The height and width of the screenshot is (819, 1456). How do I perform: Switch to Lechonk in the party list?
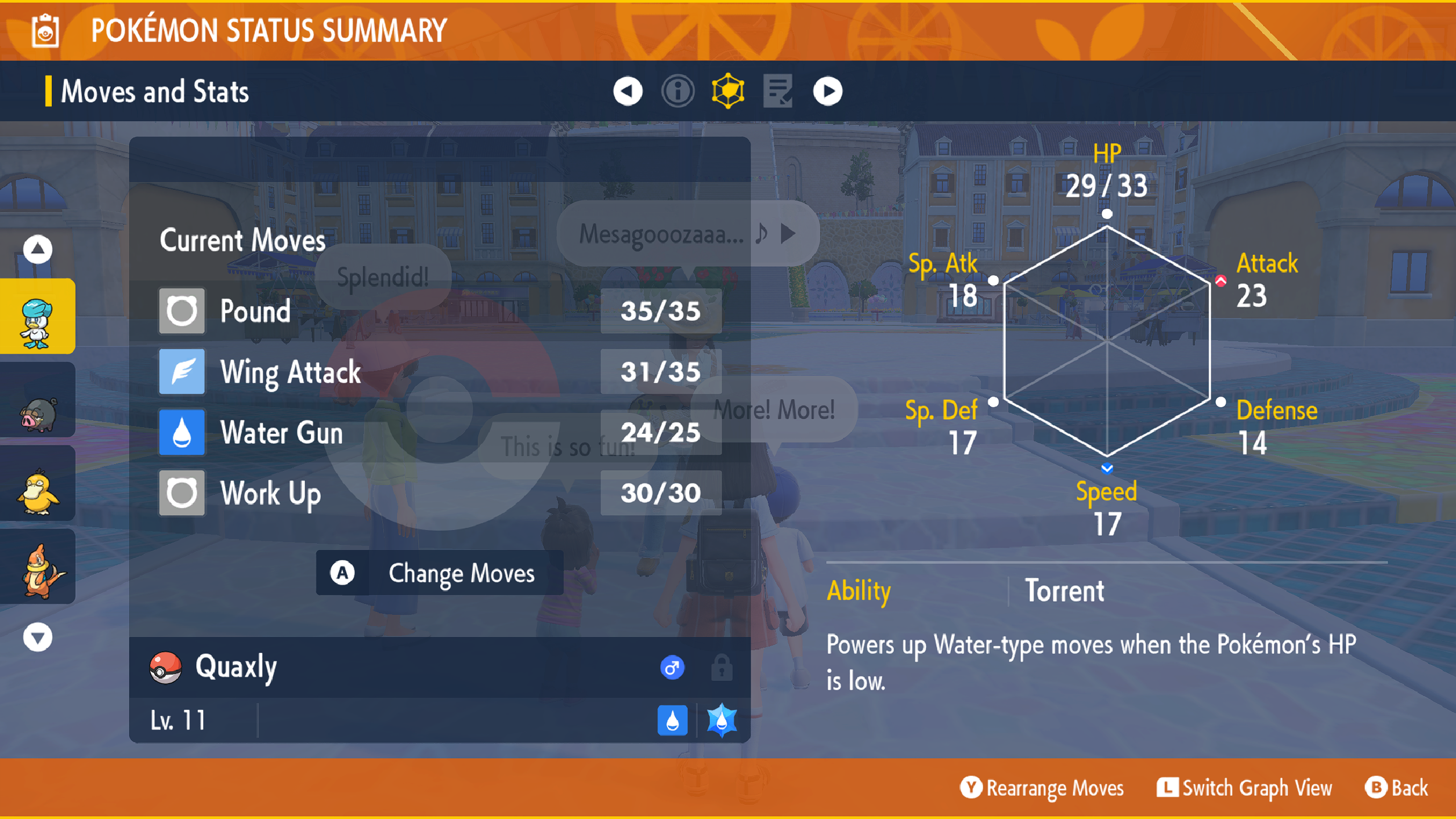coord(38,400)
